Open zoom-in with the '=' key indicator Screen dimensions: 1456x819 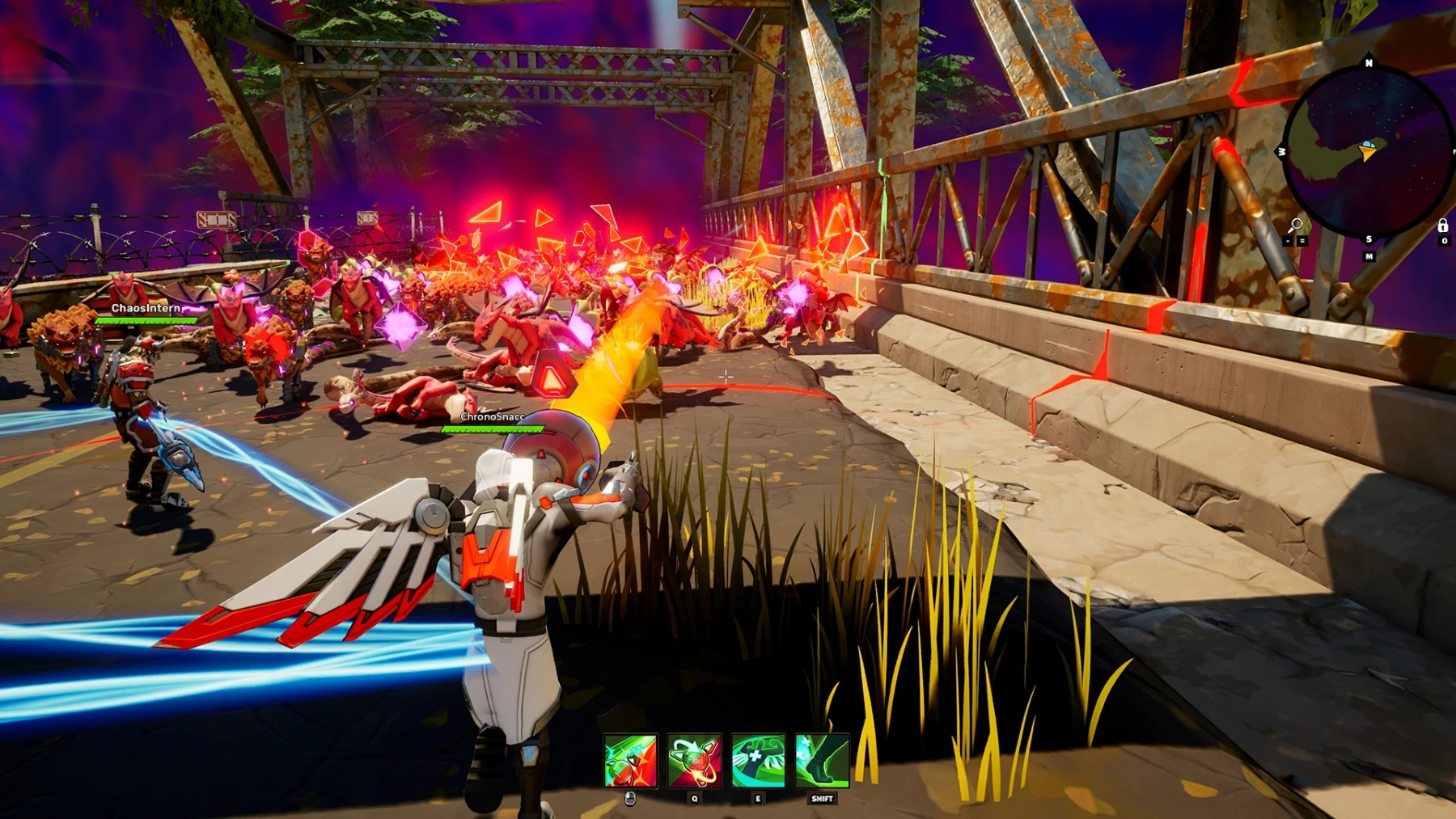click(x=1302, y=240)
